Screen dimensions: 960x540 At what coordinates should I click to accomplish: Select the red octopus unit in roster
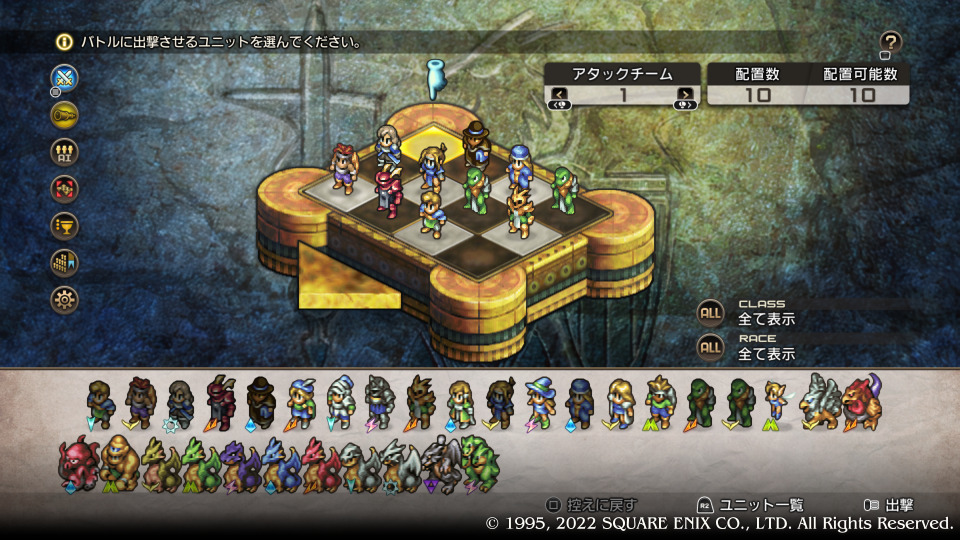coord(78,463)
